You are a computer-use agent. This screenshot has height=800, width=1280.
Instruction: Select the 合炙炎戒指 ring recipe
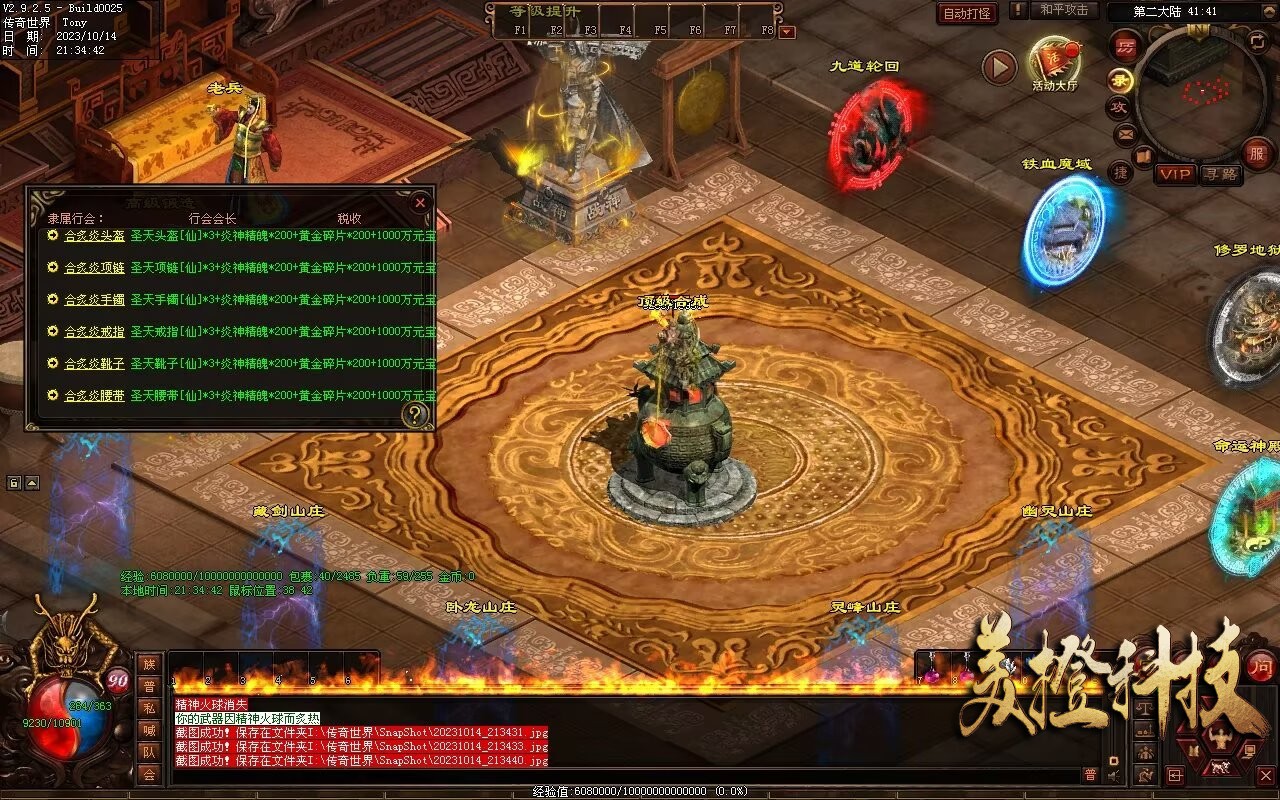point(94,331)
